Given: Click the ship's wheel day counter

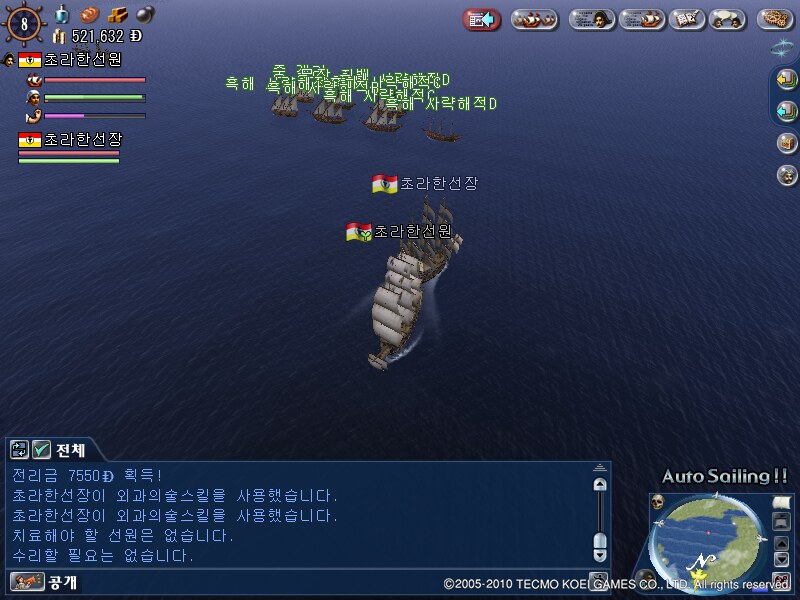Looking at the screenshot, I should click(24, 23).
